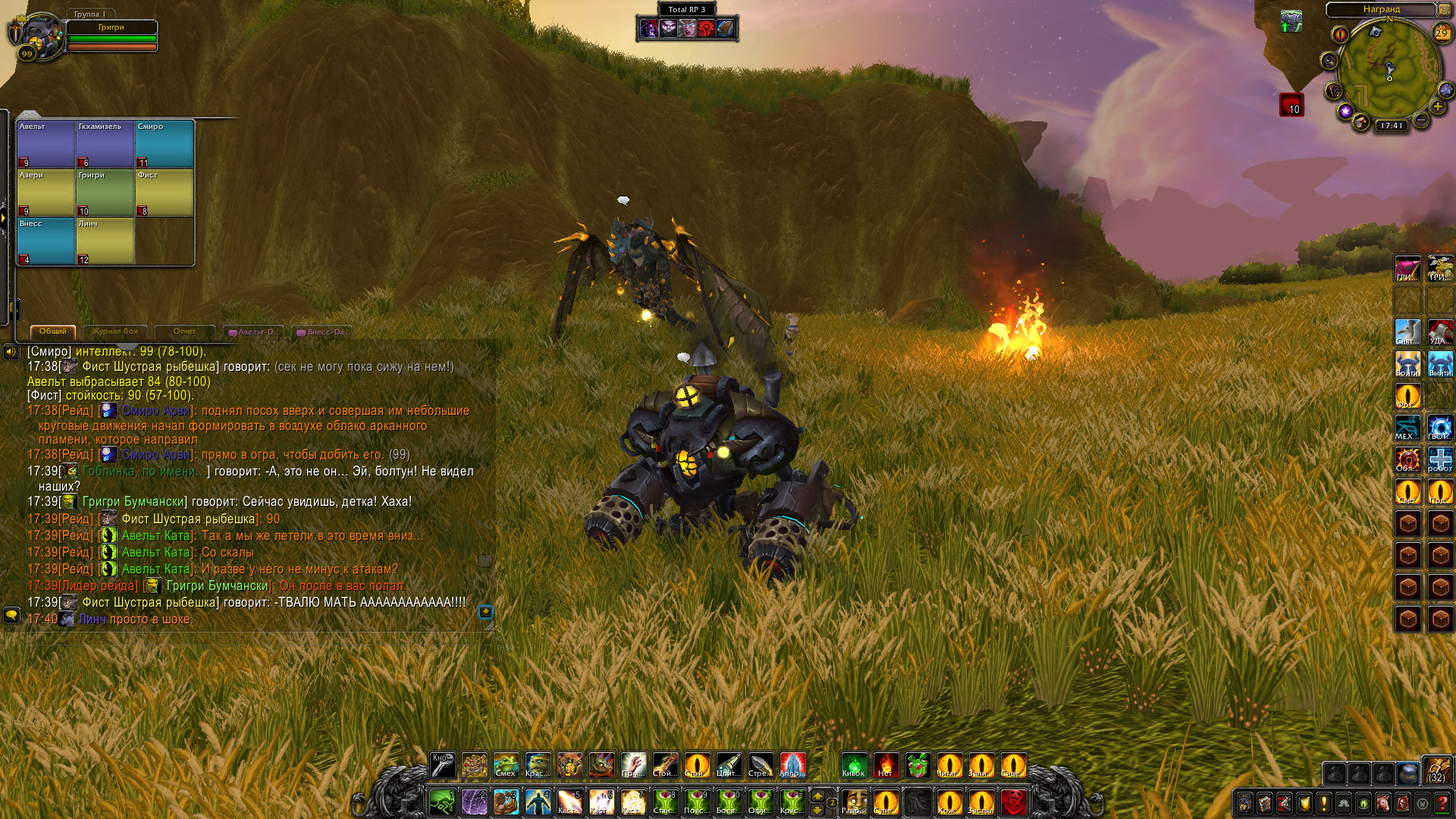Use the Кивок green orb action
Viewport: 1456px width, 819px height.
tap(854, 764)
